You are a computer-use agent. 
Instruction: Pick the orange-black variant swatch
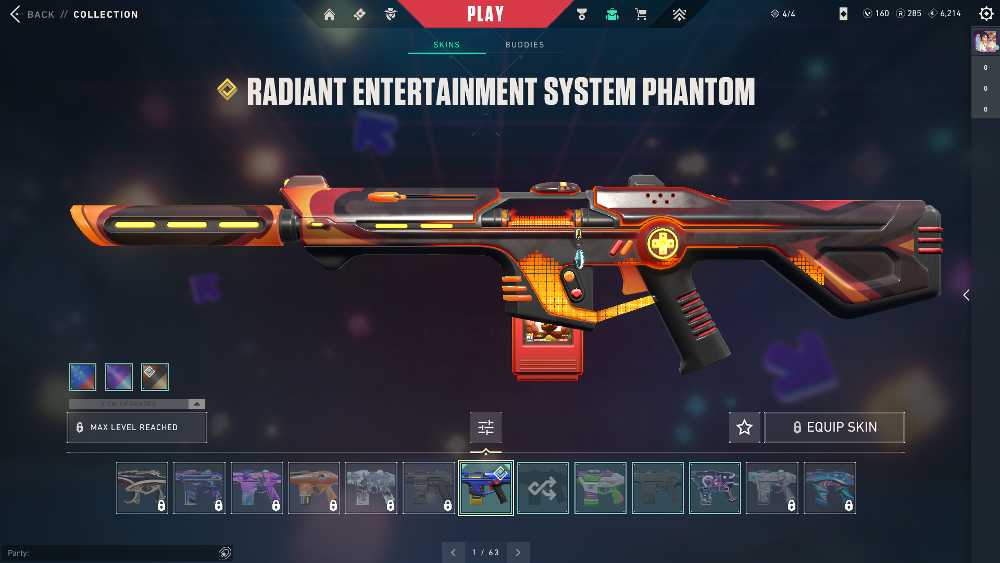[x=155, y=376]
